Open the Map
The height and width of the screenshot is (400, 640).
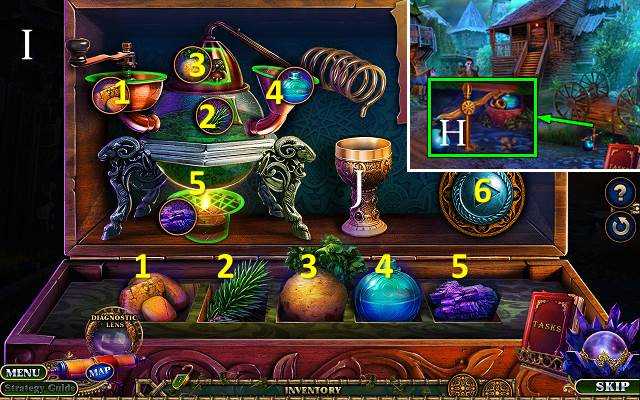click(98, 372)
